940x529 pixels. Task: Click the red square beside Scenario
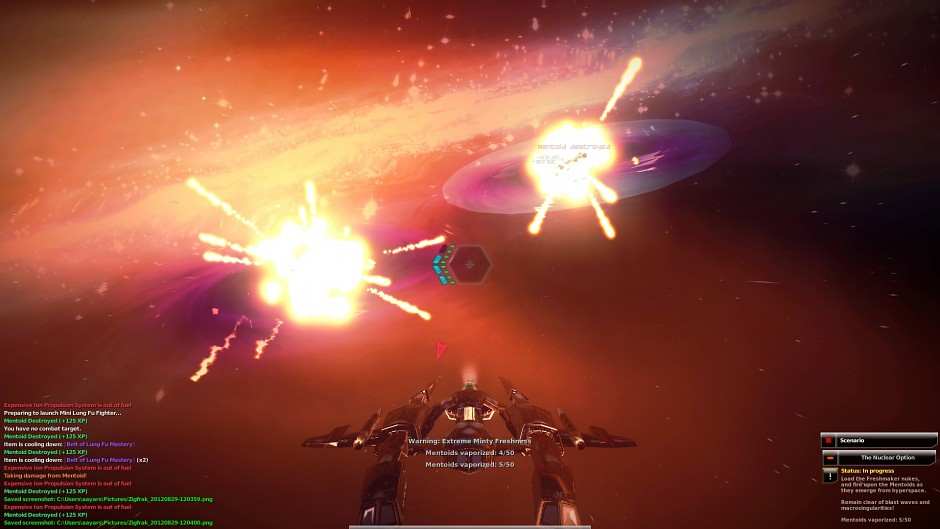pos(828,440)
